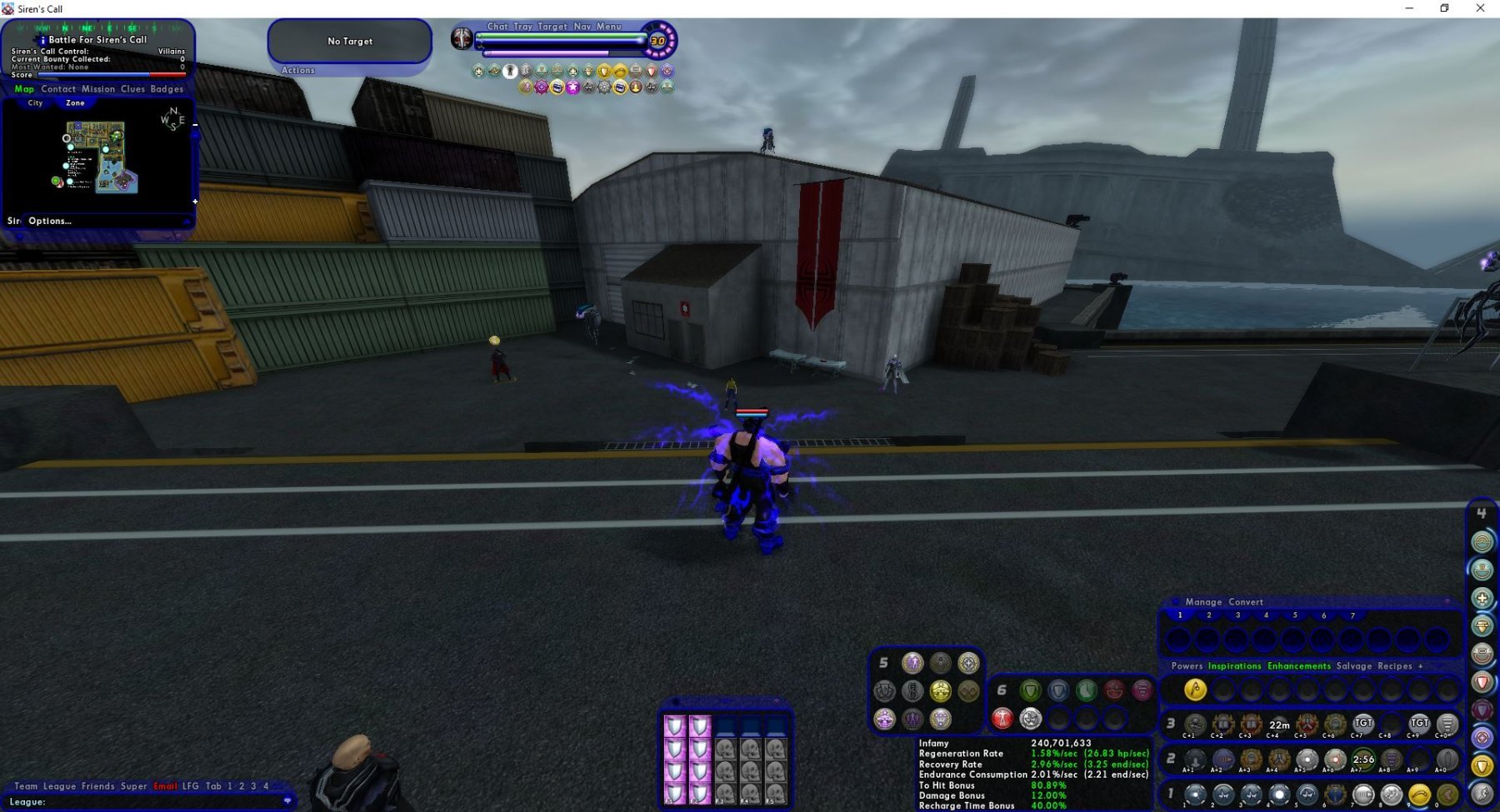Screen dimensions: 1500x812
Task: Open the Clues tab
Action: point(132,89)
